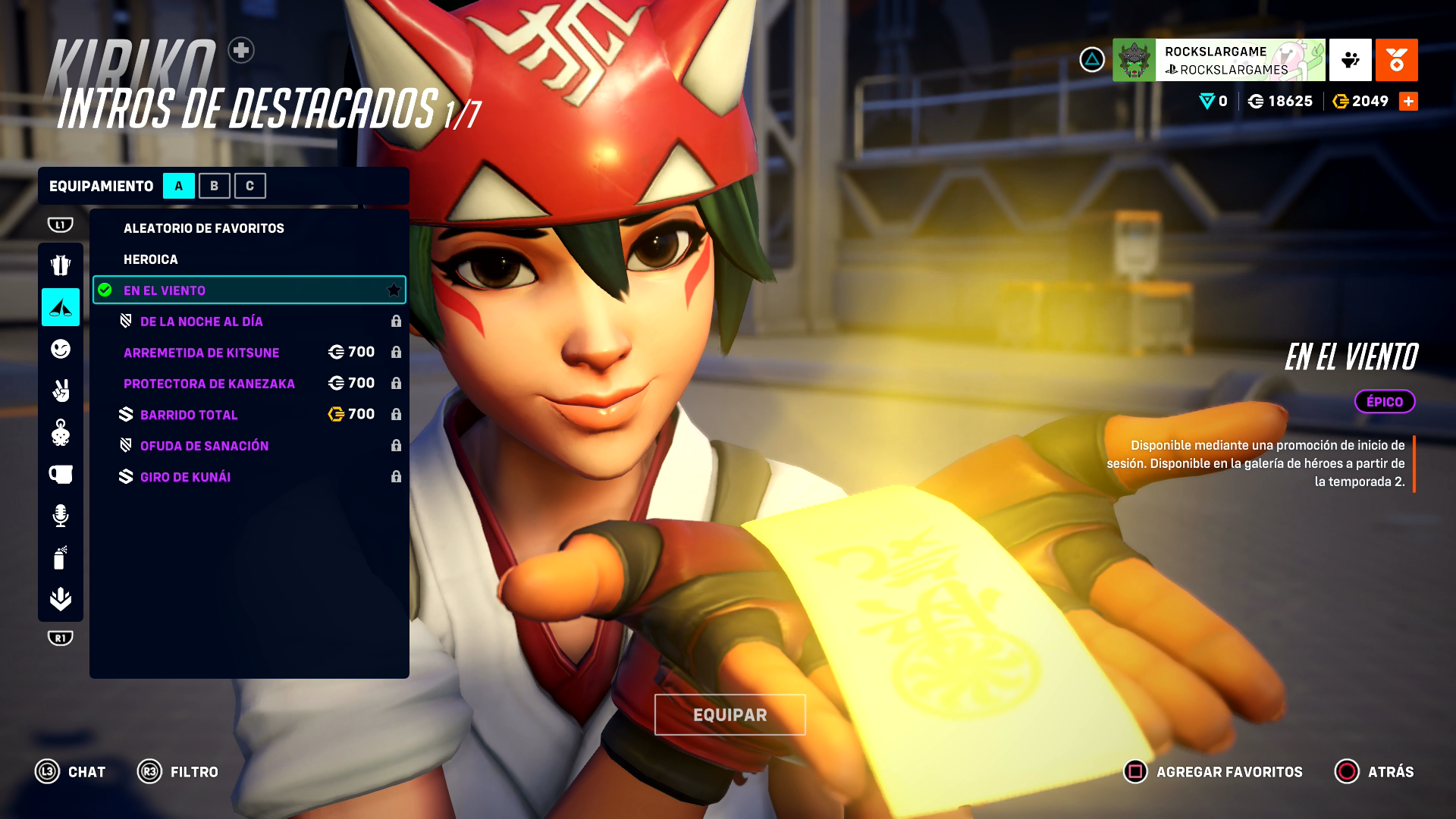Image resolution: width=1456 pixels, height=819 pixels.
Task: Add more coins with the orange plus button
Action: [x=1408, y=101]
